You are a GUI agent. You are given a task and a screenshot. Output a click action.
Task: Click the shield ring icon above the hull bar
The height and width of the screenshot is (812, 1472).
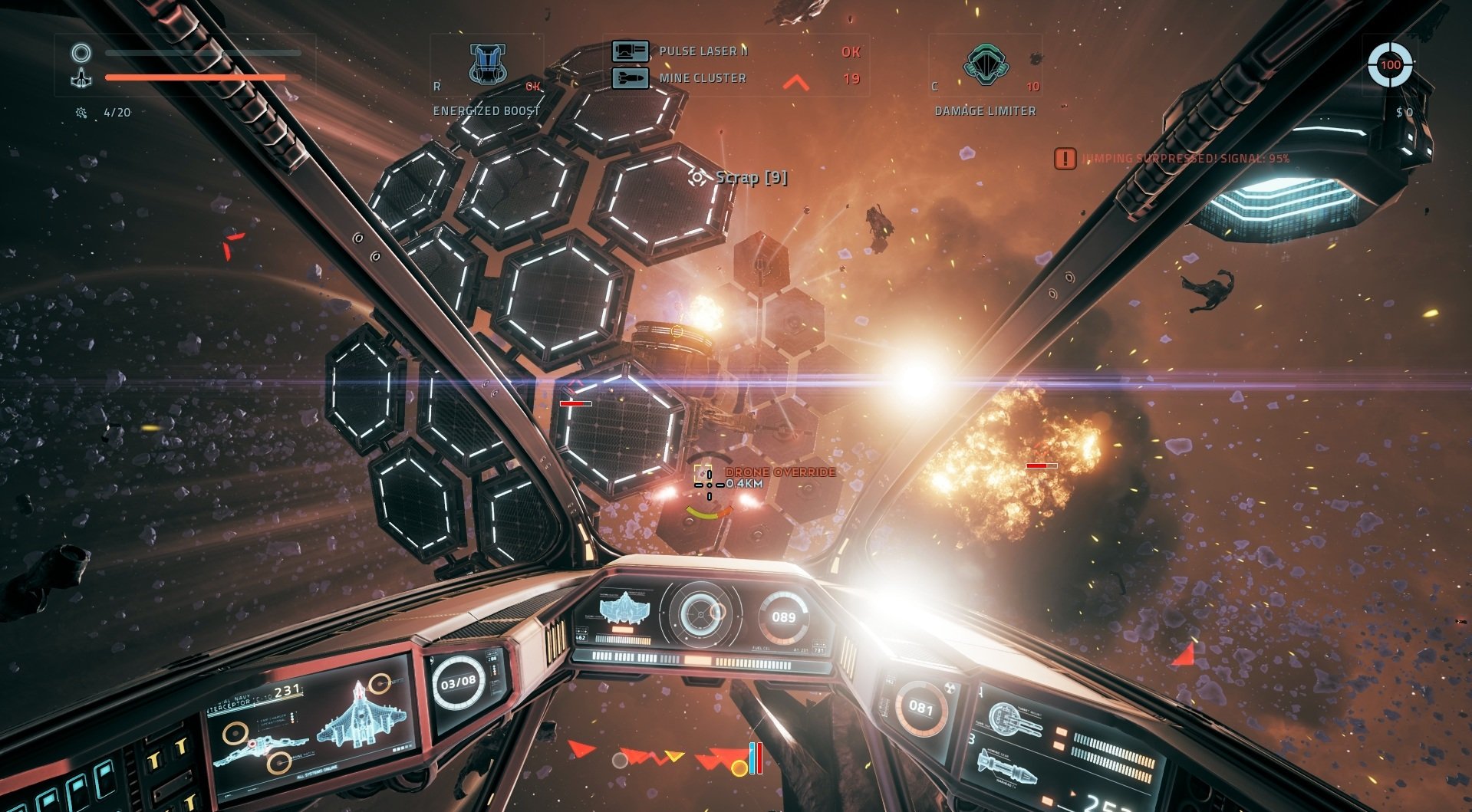tap(80, 54)
